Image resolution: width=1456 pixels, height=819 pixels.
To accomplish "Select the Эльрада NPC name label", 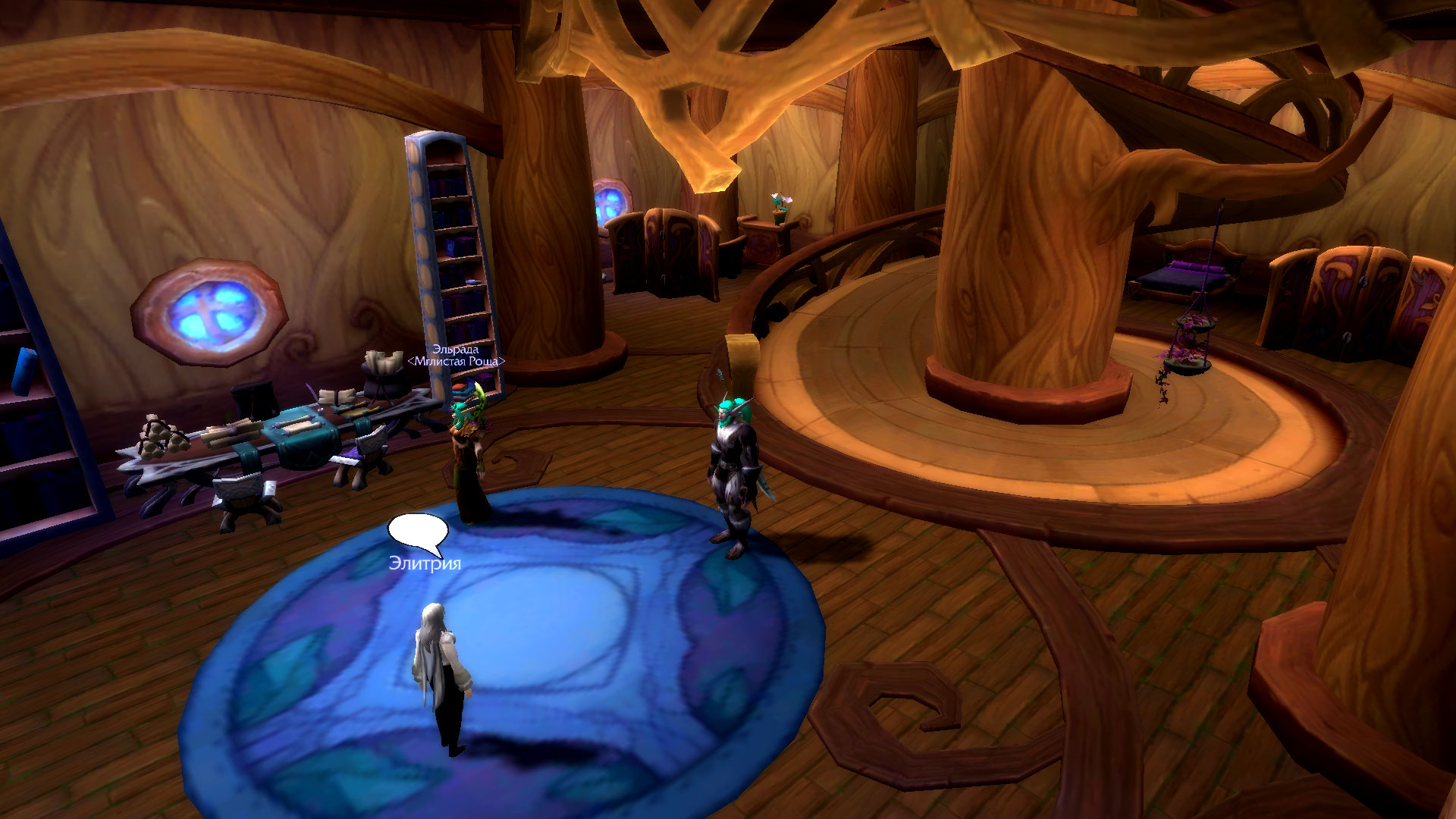I will 455,350.
